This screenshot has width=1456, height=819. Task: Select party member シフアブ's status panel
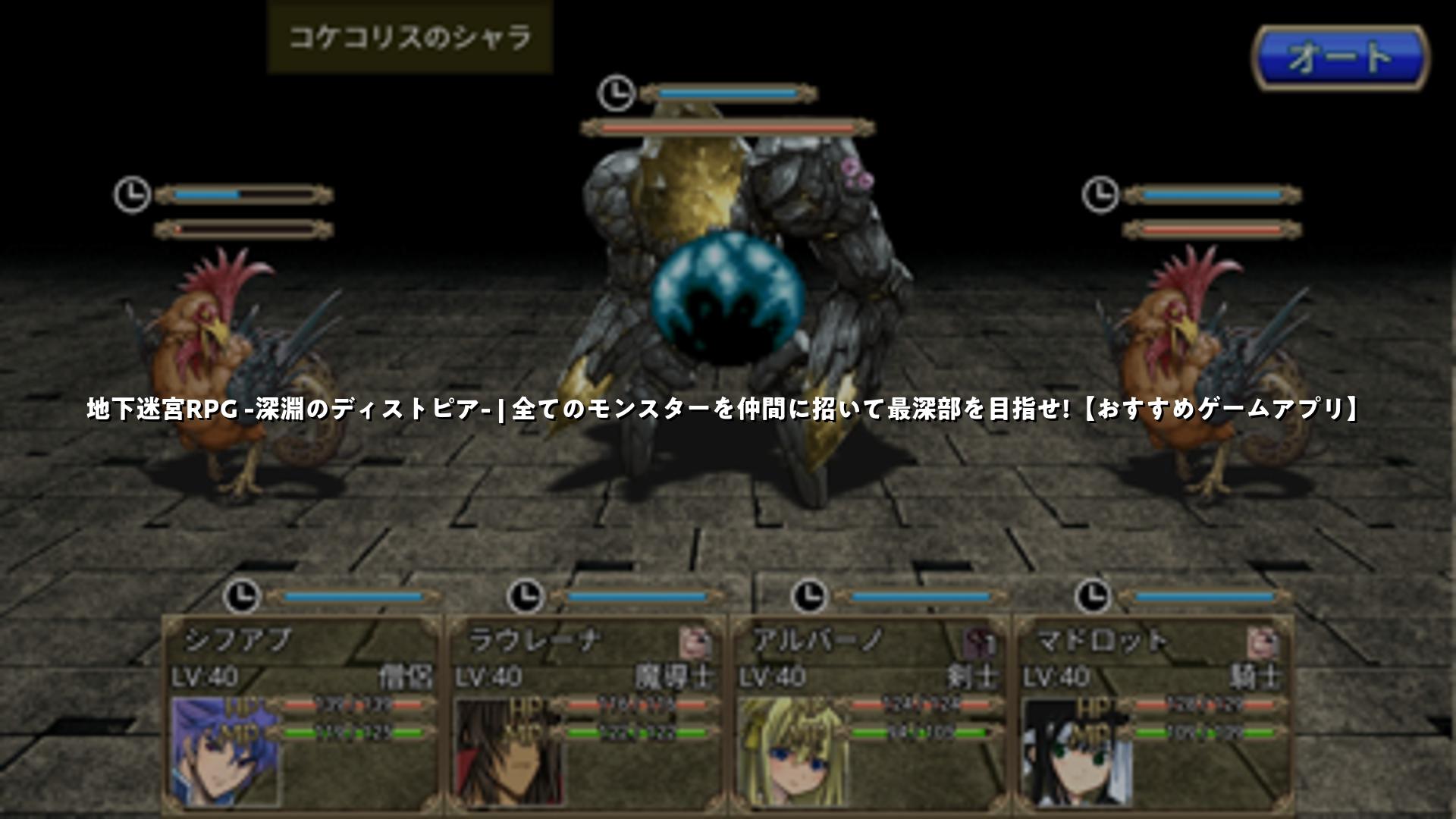(x=301, y=713)
